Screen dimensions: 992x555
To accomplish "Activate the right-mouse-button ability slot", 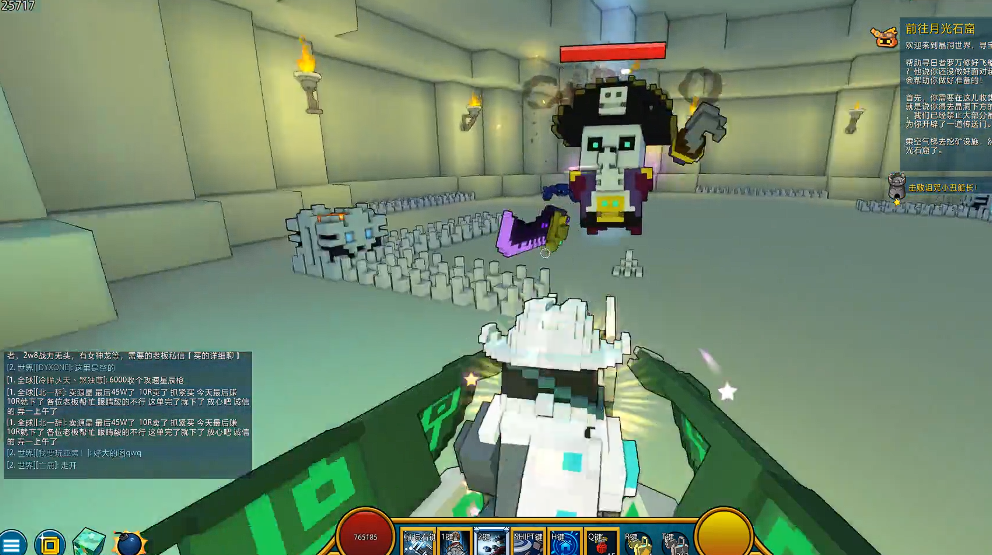I will click(x=419, y=541).
